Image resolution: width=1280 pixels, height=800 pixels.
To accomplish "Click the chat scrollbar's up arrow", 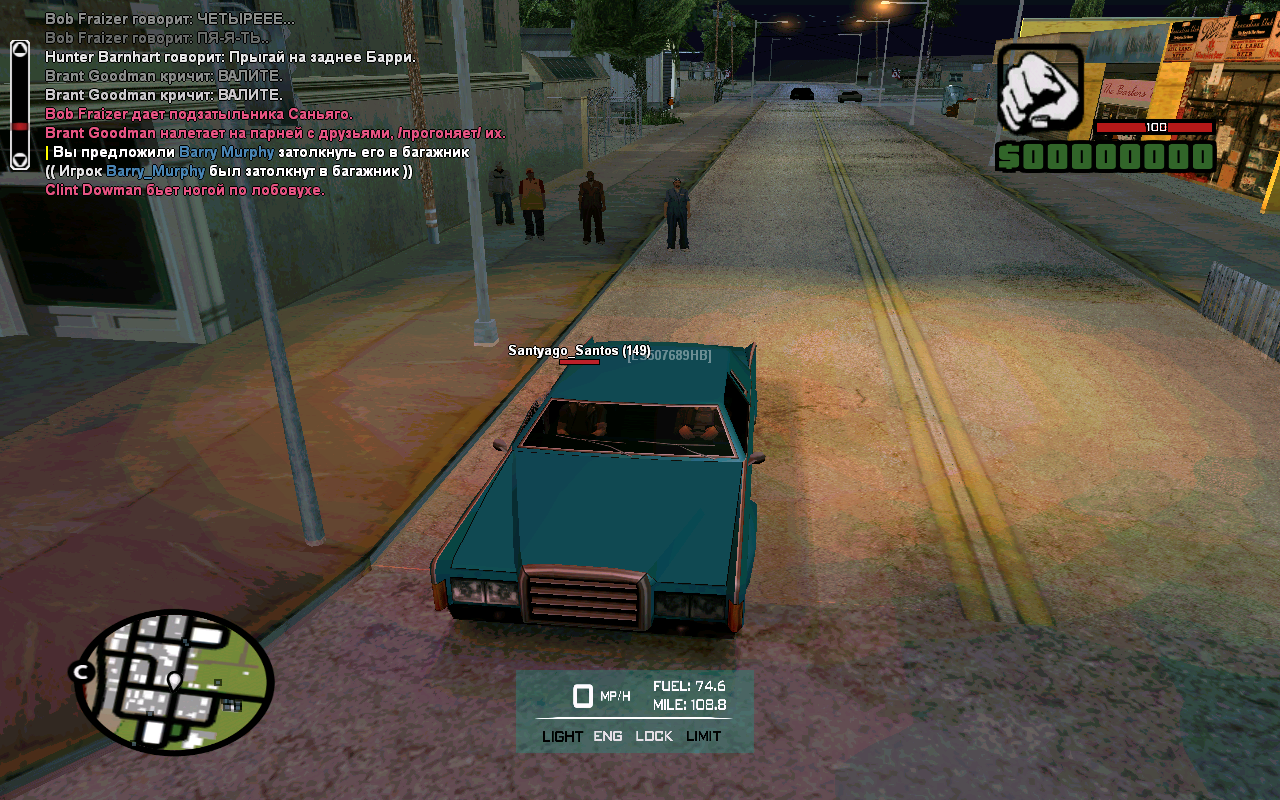I will point(19,49).
